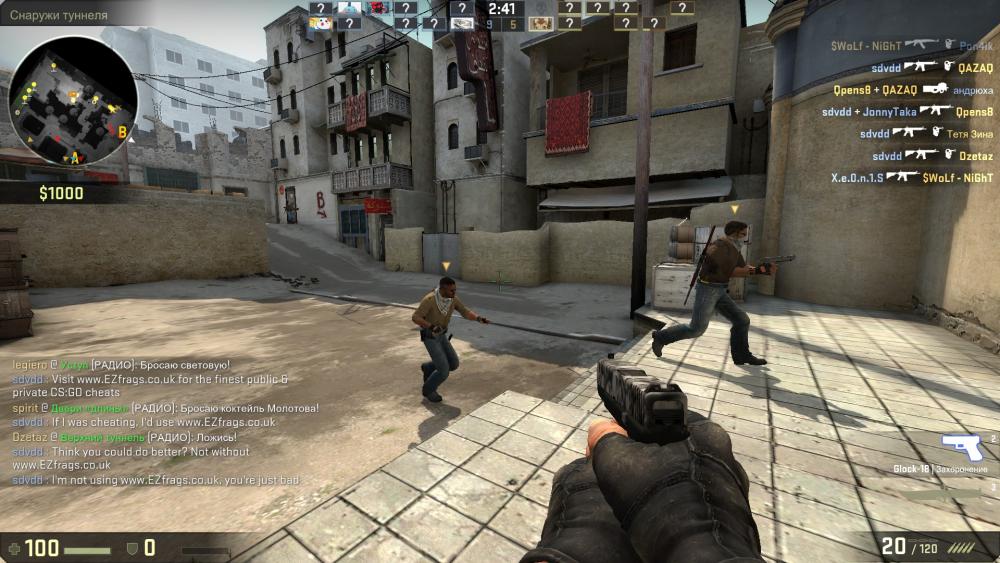Click the sdvdd + JonnyTaka kill feed entry
This screenshot has height=563, width=1000.
coord(907,112)
